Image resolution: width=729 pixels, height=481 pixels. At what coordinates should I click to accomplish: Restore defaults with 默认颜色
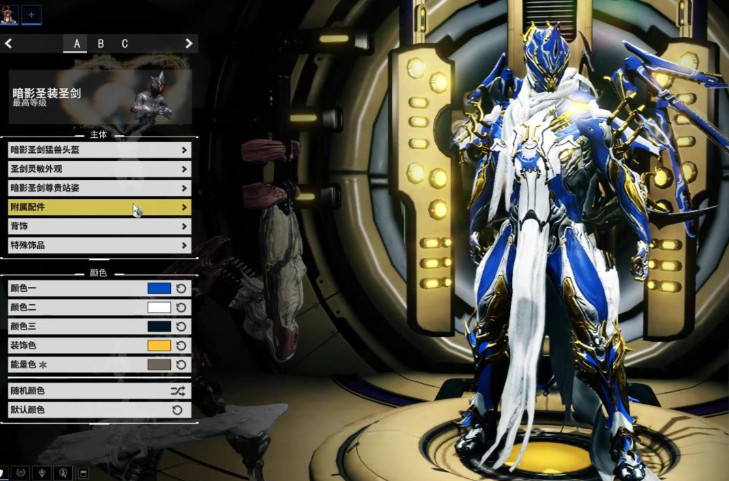[98, 410]
